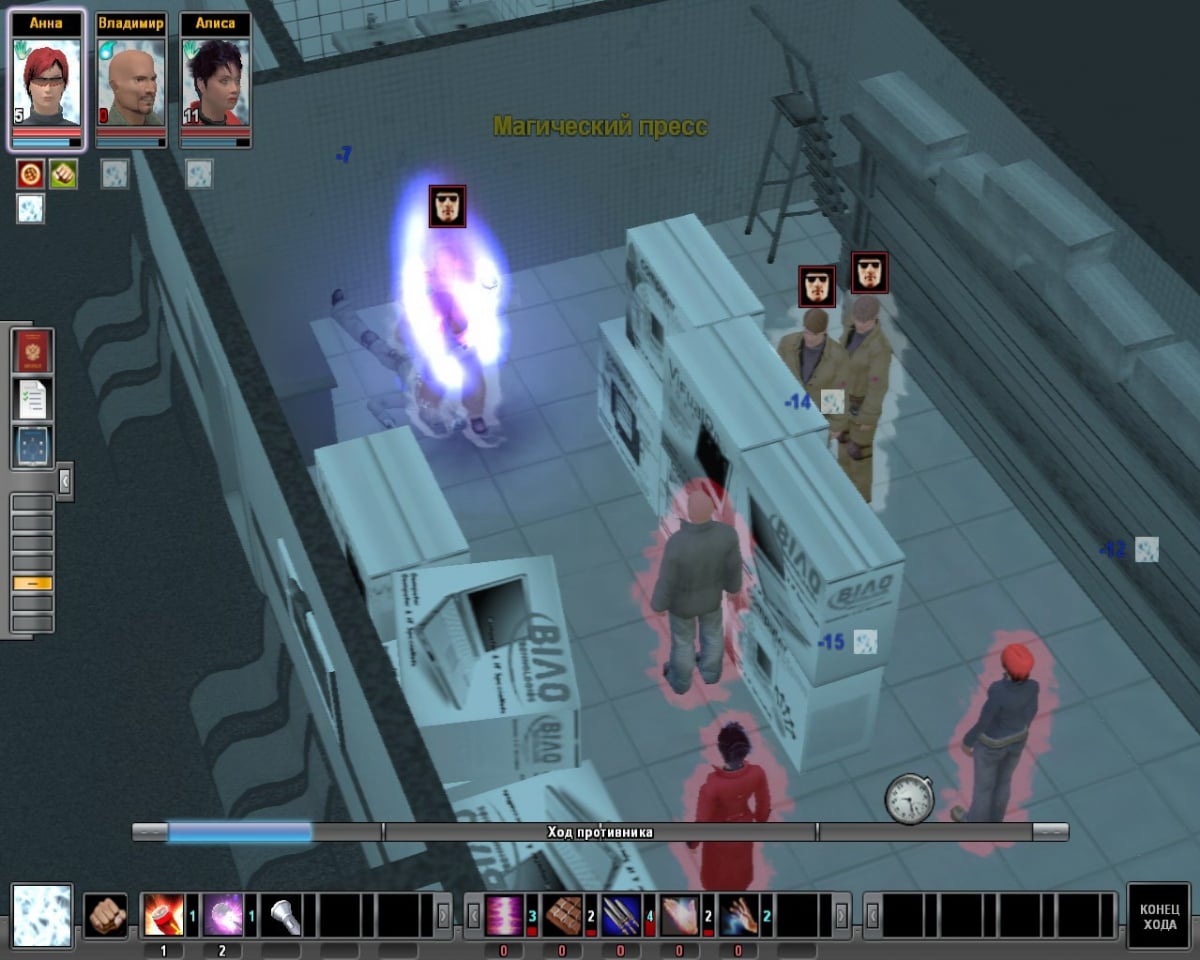Open the blue map panel icon
The width and height of the screenshot is (1200, 960).
[33, 447]
